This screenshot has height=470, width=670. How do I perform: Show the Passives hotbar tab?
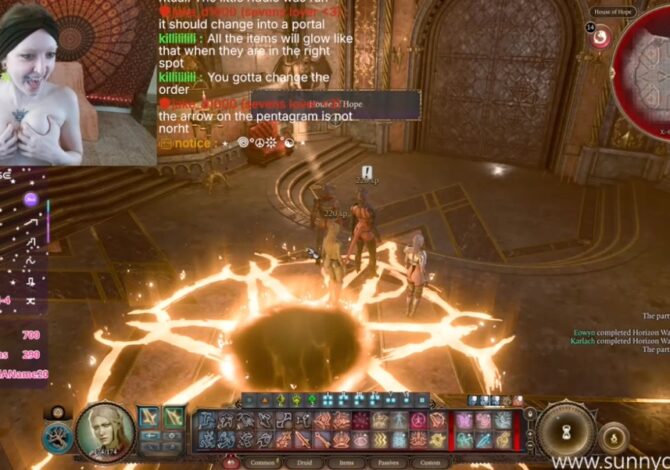[x=387, y=462]
